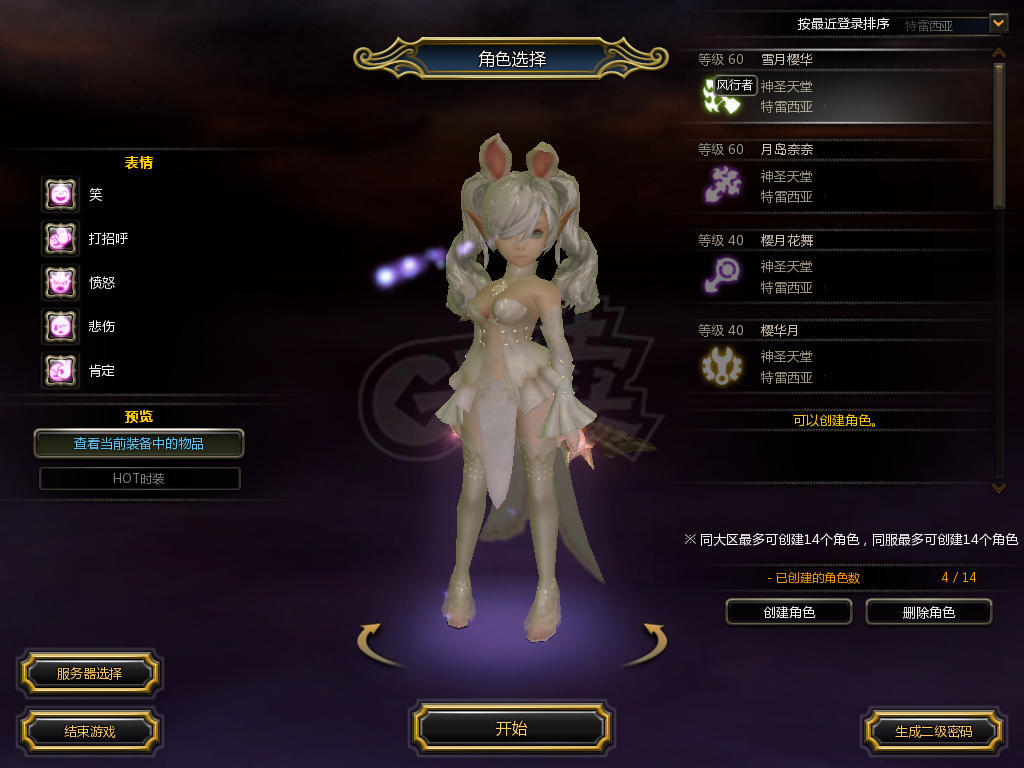Open 服务器选择 server selection
Image resolution: width=1024 pixels, height=768 pixels.
tap(89, 673)
